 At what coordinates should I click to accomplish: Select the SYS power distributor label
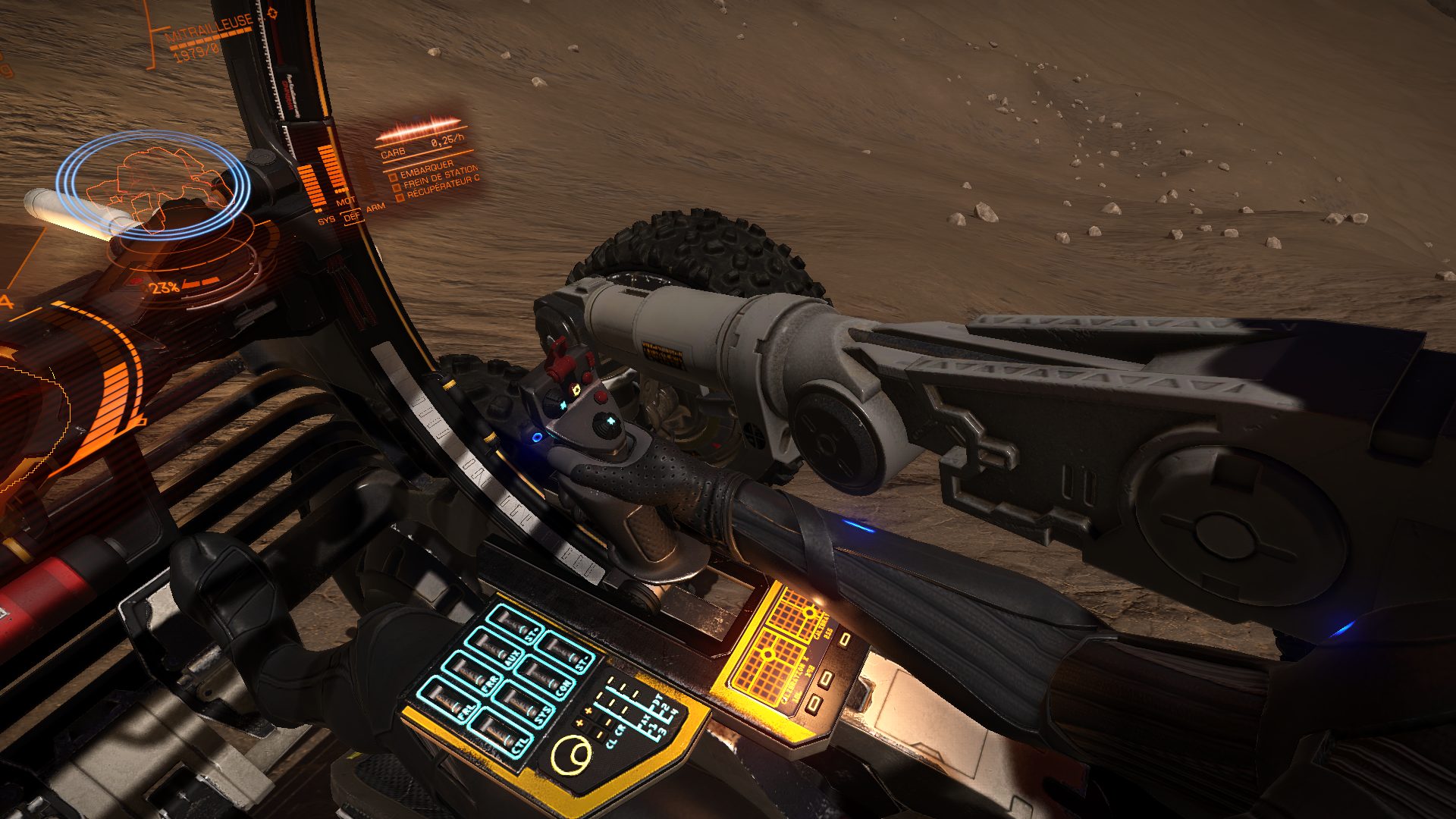click(x=326, y=220)
